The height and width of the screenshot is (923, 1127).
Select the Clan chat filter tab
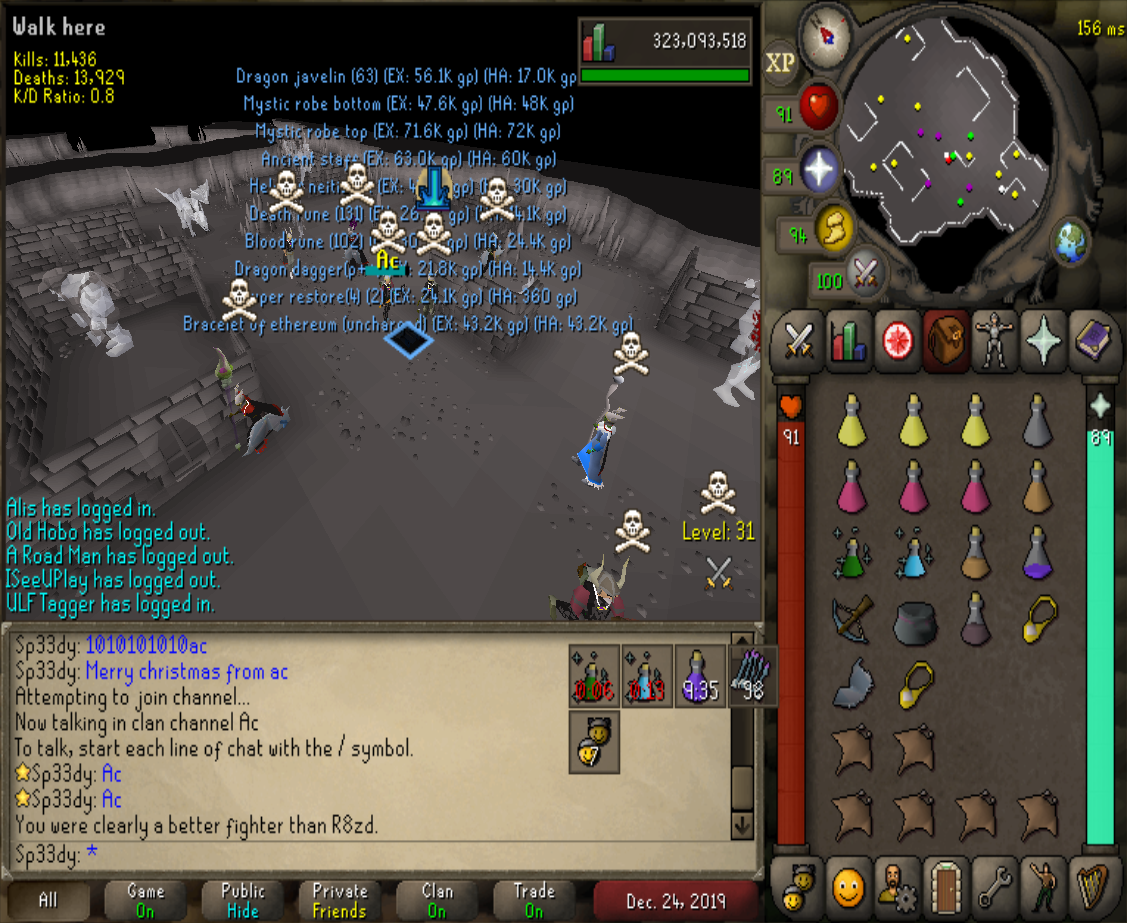[438, 900]
